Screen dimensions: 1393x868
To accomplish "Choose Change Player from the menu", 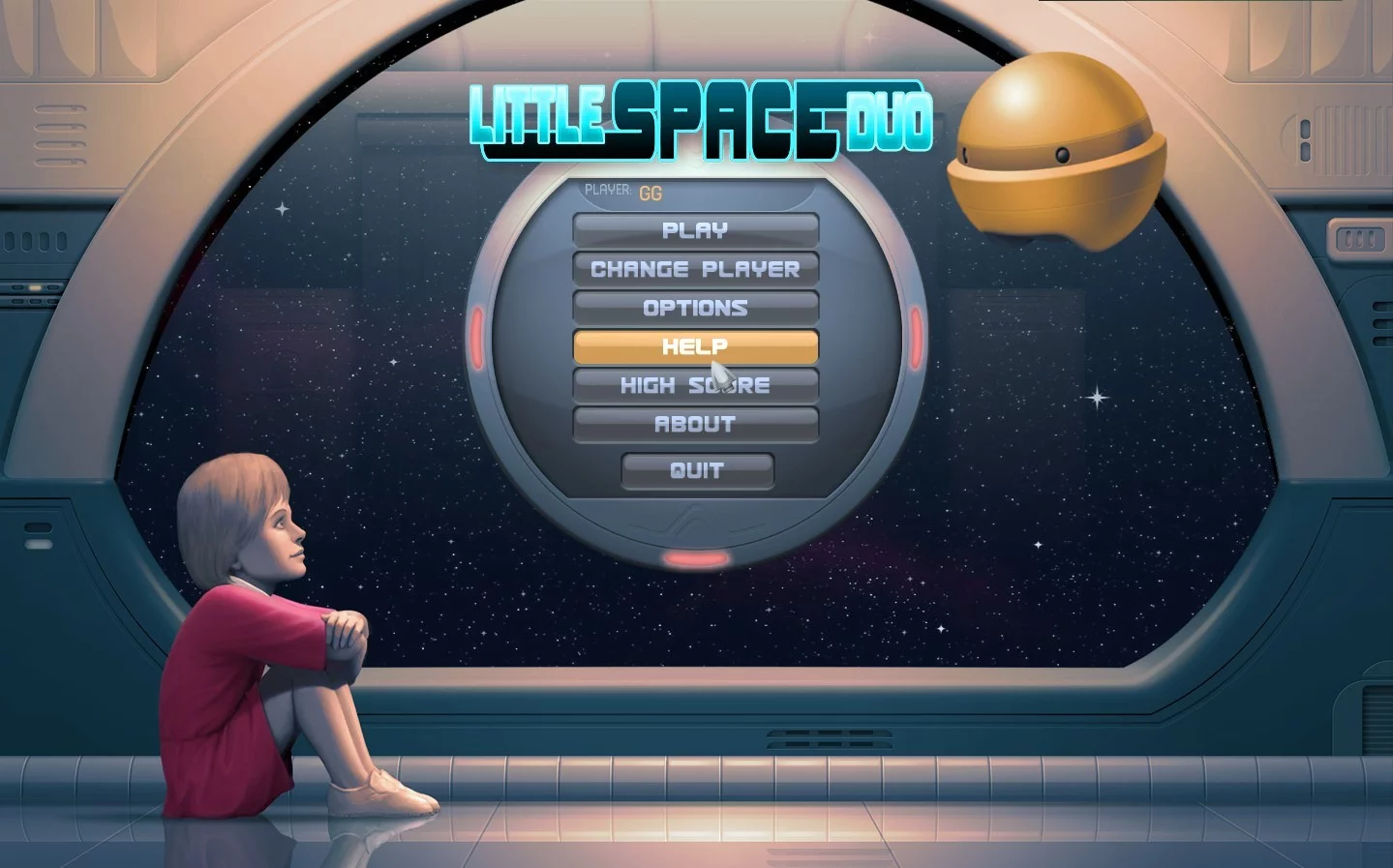I will point(695,269).
